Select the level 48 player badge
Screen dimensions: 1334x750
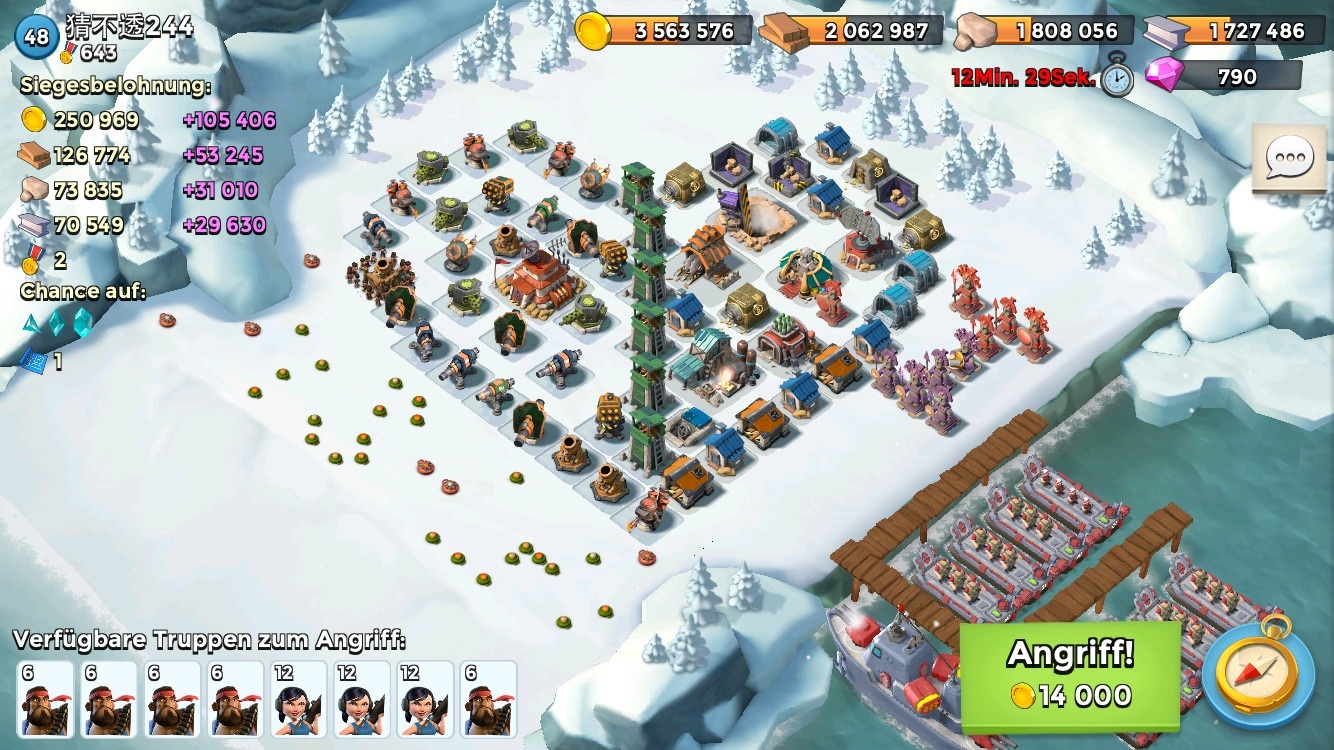point(36,37)
